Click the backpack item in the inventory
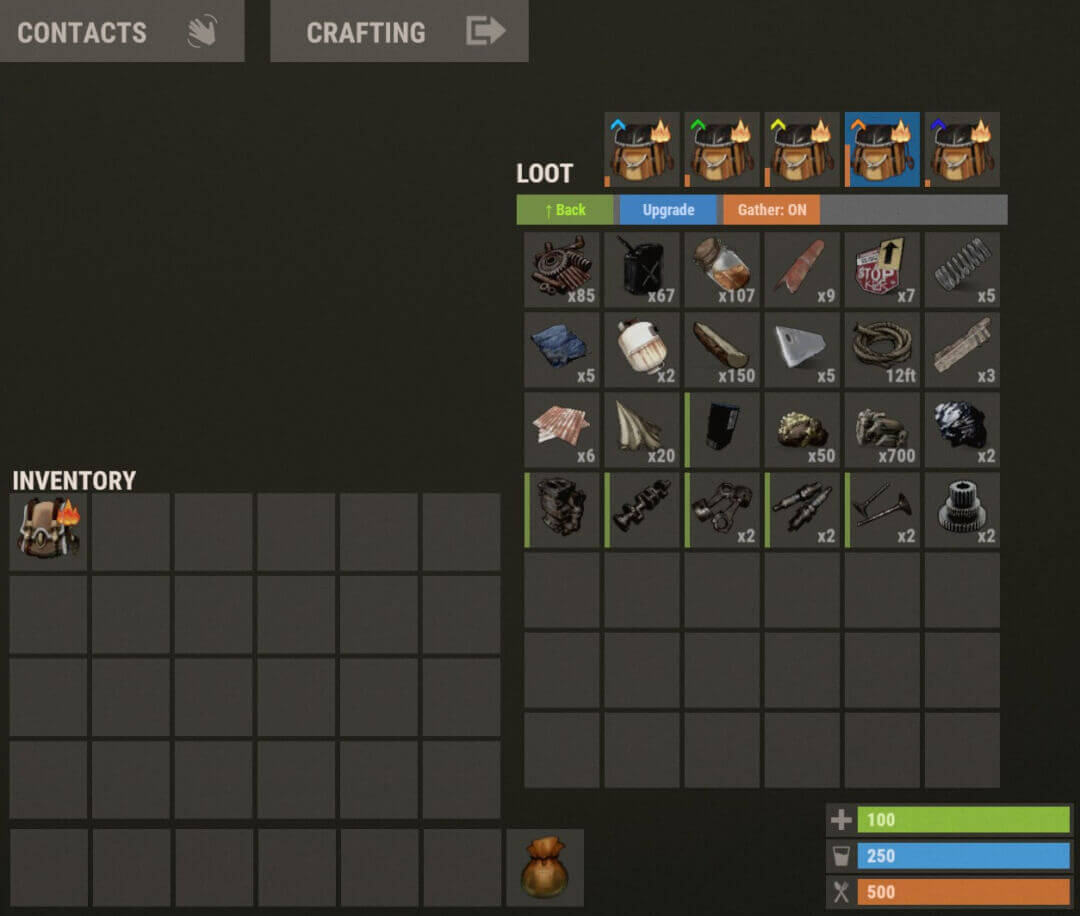This screenshot has width=1080, height=916. 49,531
